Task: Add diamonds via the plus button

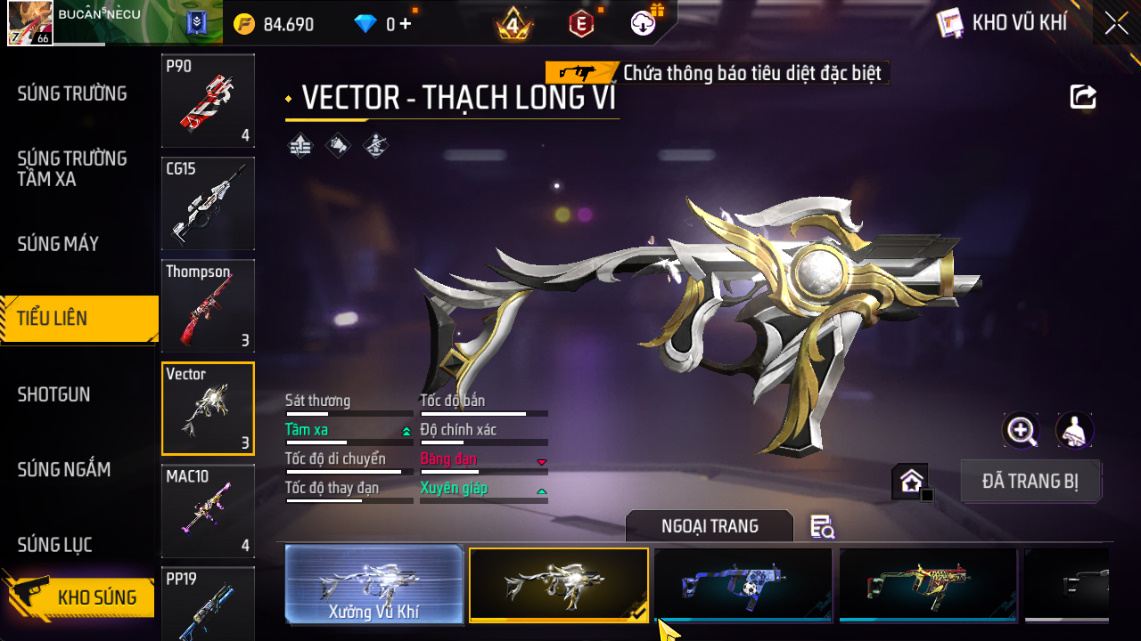Action: [405, 24]
